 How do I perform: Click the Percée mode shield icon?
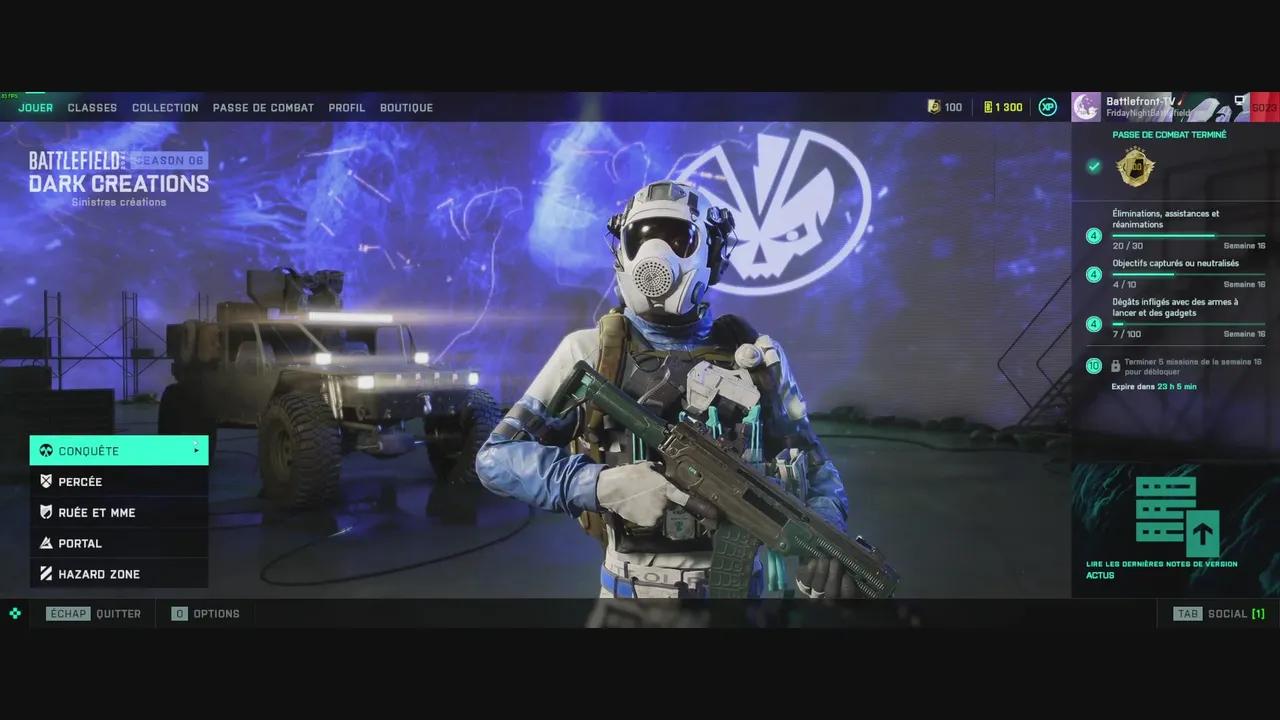[44, 481]
